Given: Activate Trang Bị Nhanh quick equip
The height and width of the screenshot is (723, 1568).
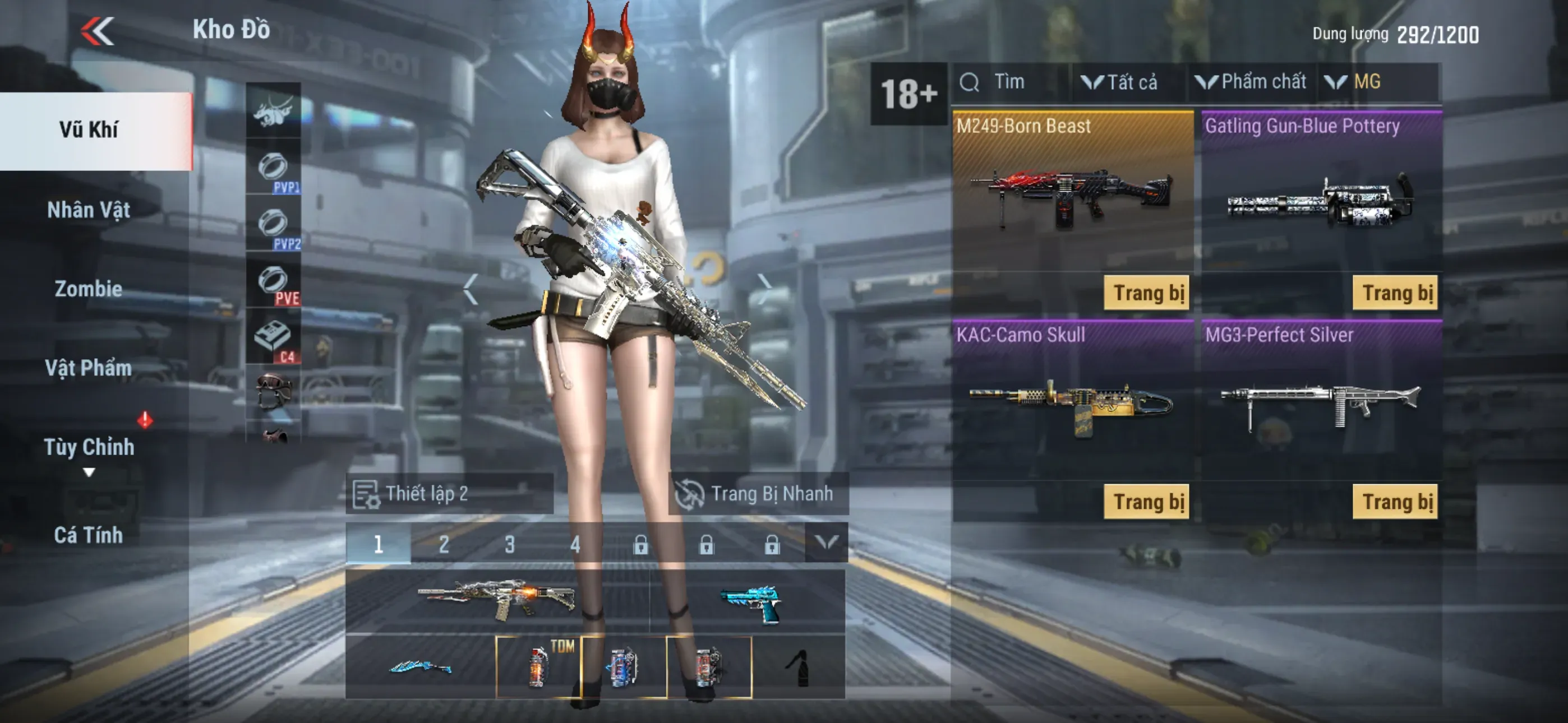Looking at the screenshot, I should coord(757,494).
